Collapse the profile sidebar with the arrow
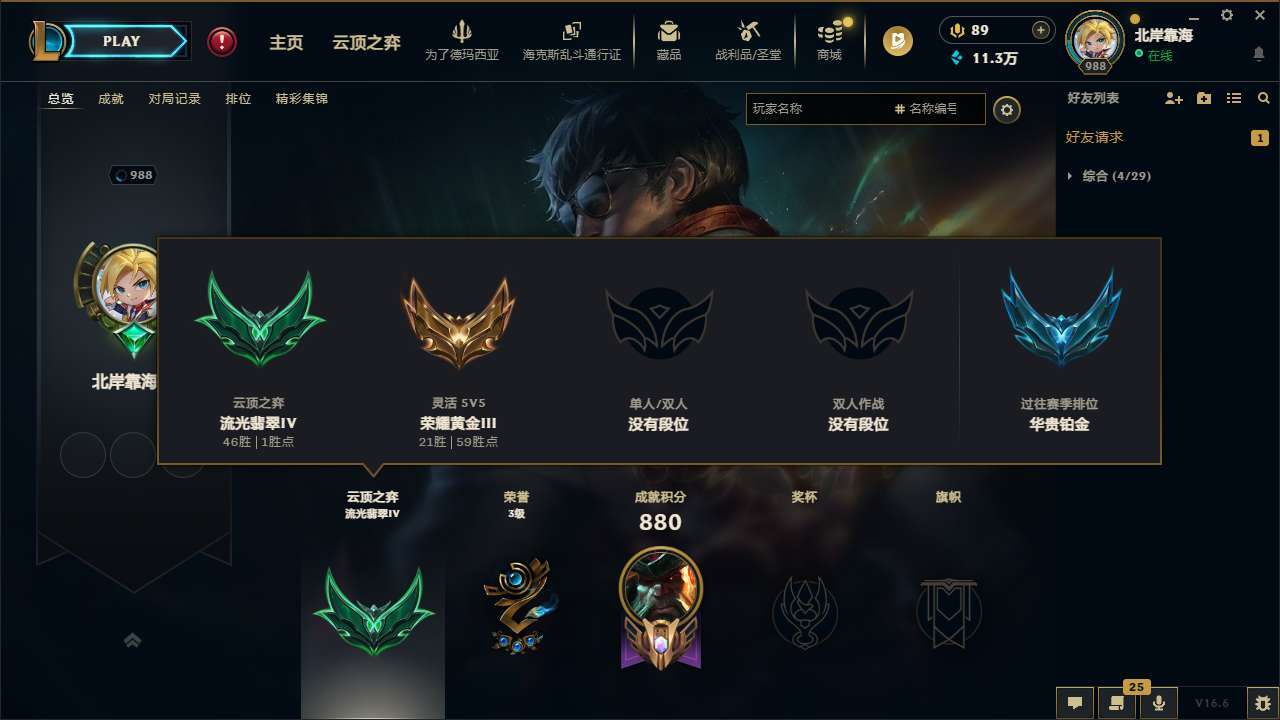The image size is (1280, 720). pyautogui.click(x=133, y=640)
